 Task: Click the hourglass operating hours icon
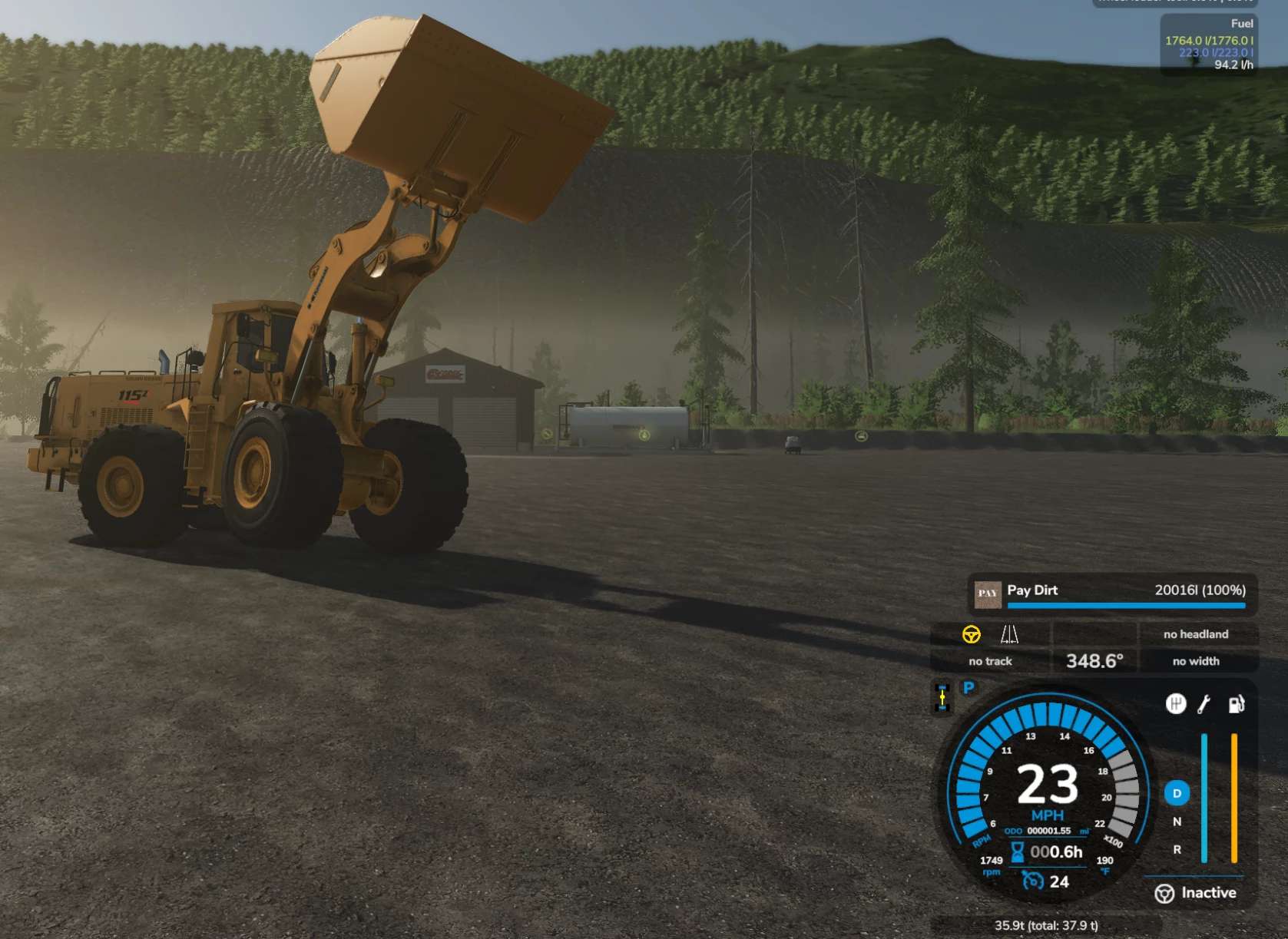[x=1017, y=851]
